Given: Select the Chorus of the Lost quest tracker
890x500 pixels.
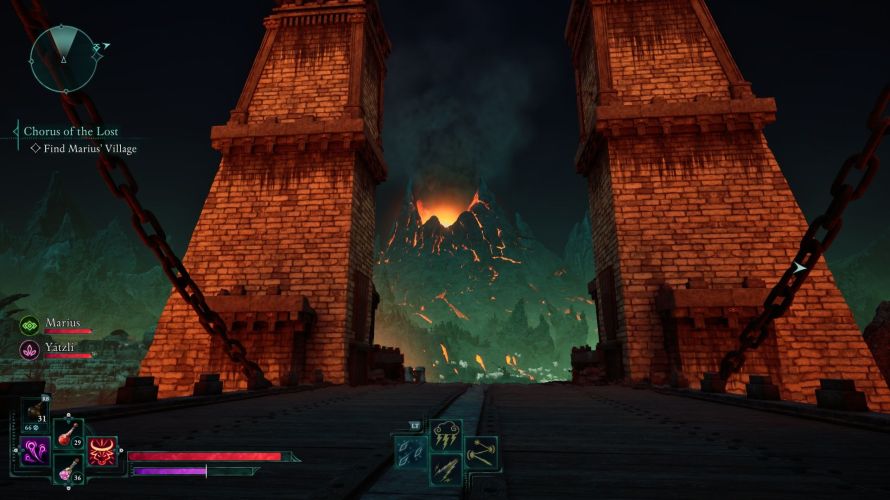Looking at the screenshot, I should tap(70, 131).
